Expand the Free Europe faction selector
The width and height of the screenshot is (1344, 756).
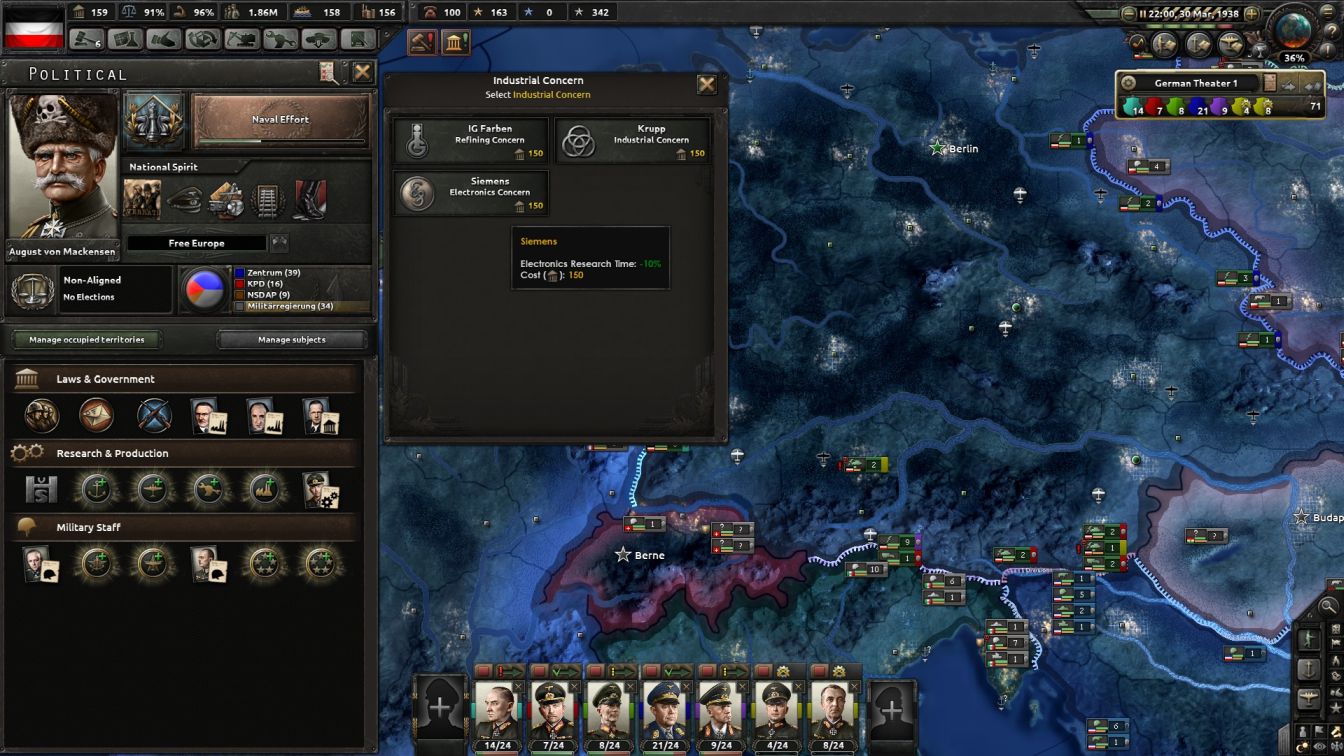[196, 242]
